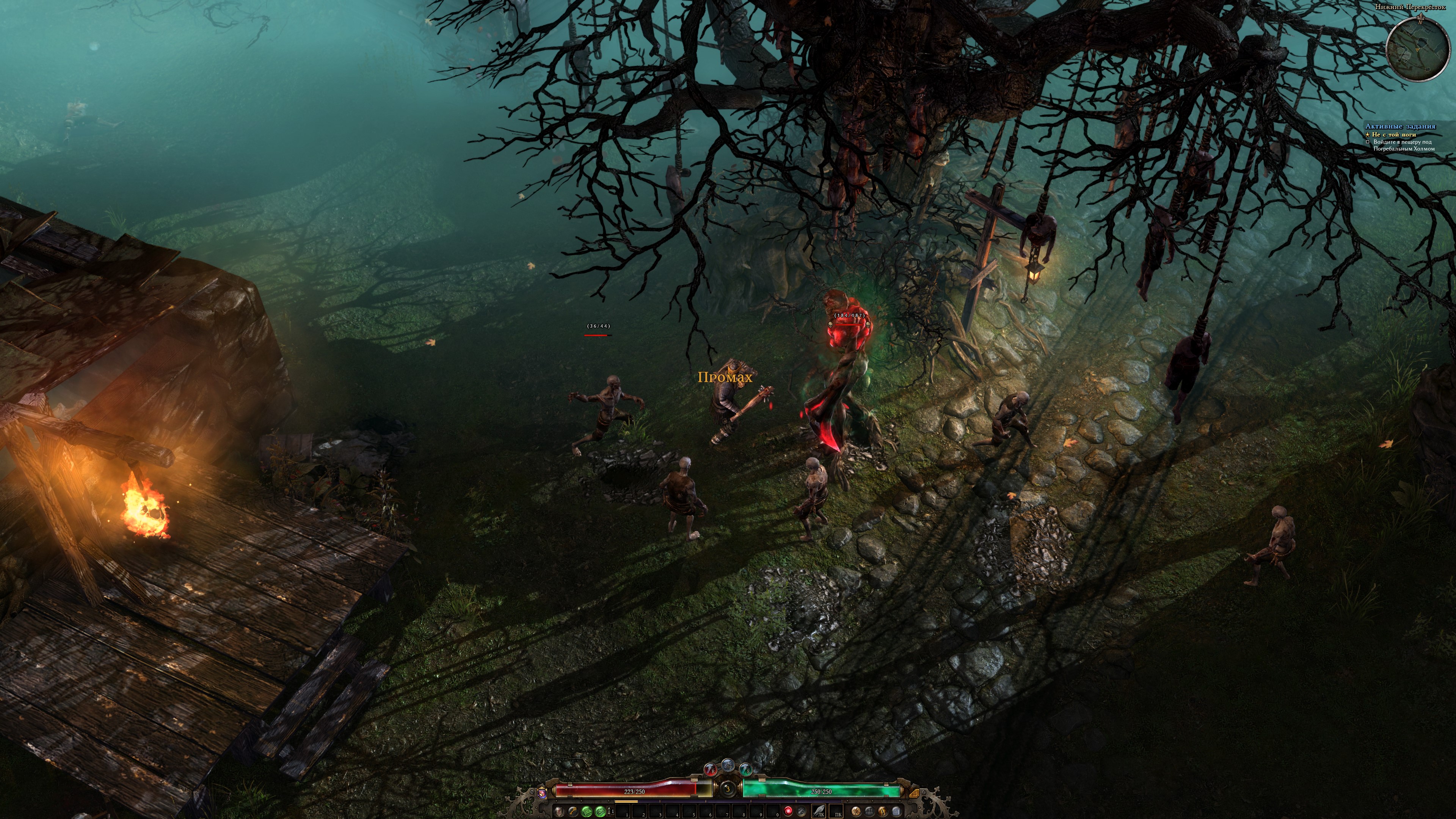Image resolution: width=1456 pixels, height=819 pixels.
Task: Click the swords toggle icon beside hotbar
Action: (x=802, y=811)
